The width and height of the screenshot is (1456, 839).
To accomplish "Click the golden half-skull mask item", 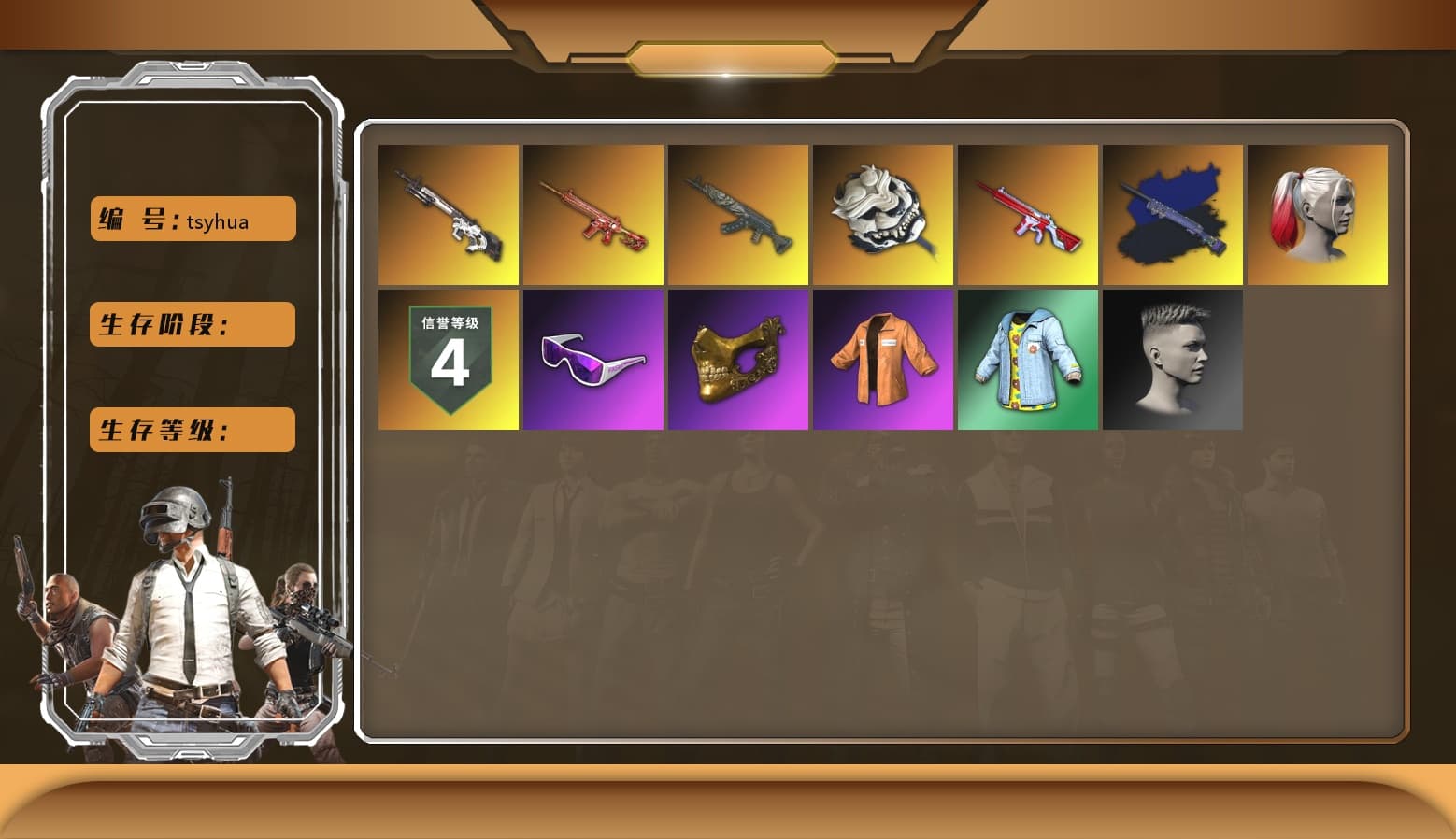I will tap(738, 360).
